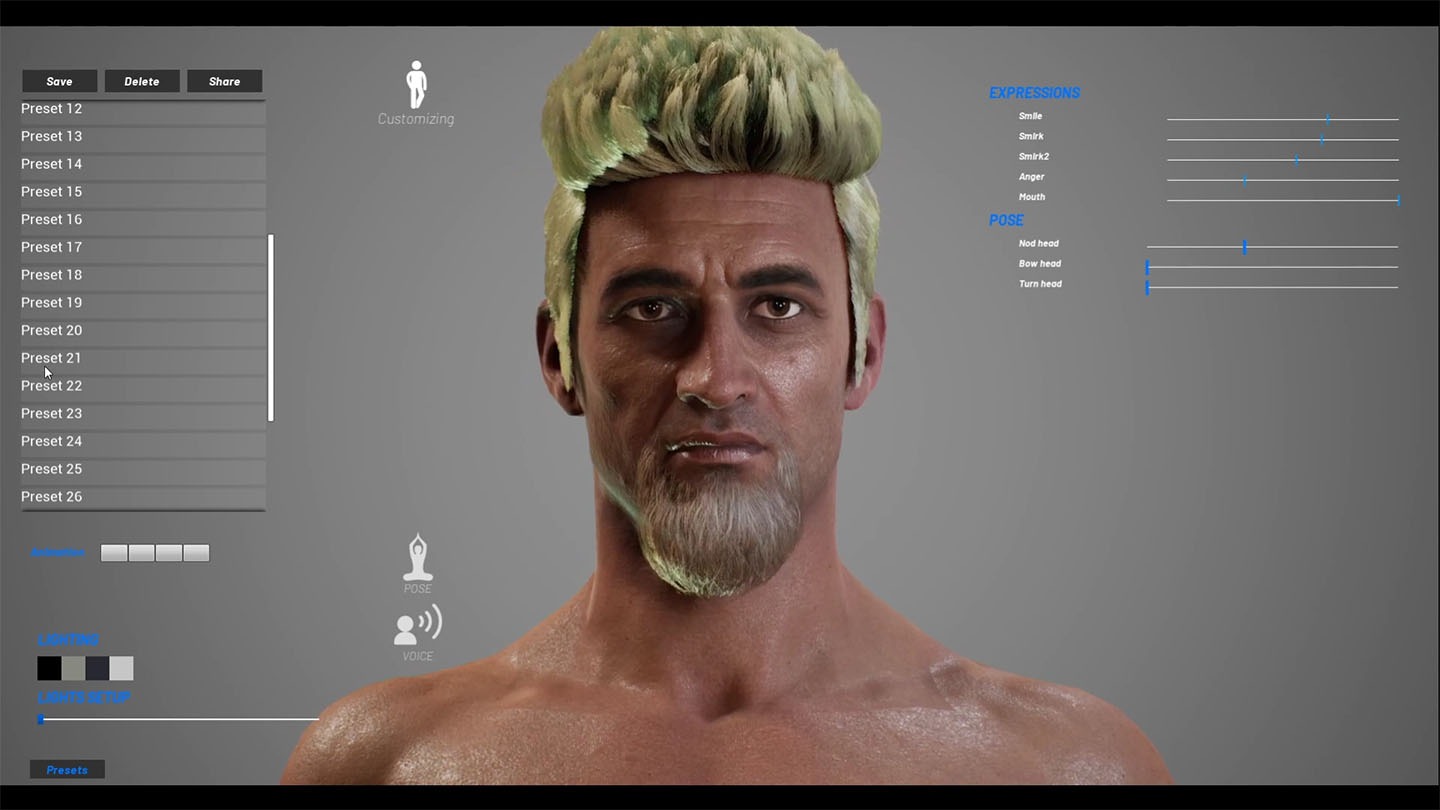Change the Mouth expression slider
The width and height of the screenshot is (1440, 810).
(1397, 200)
